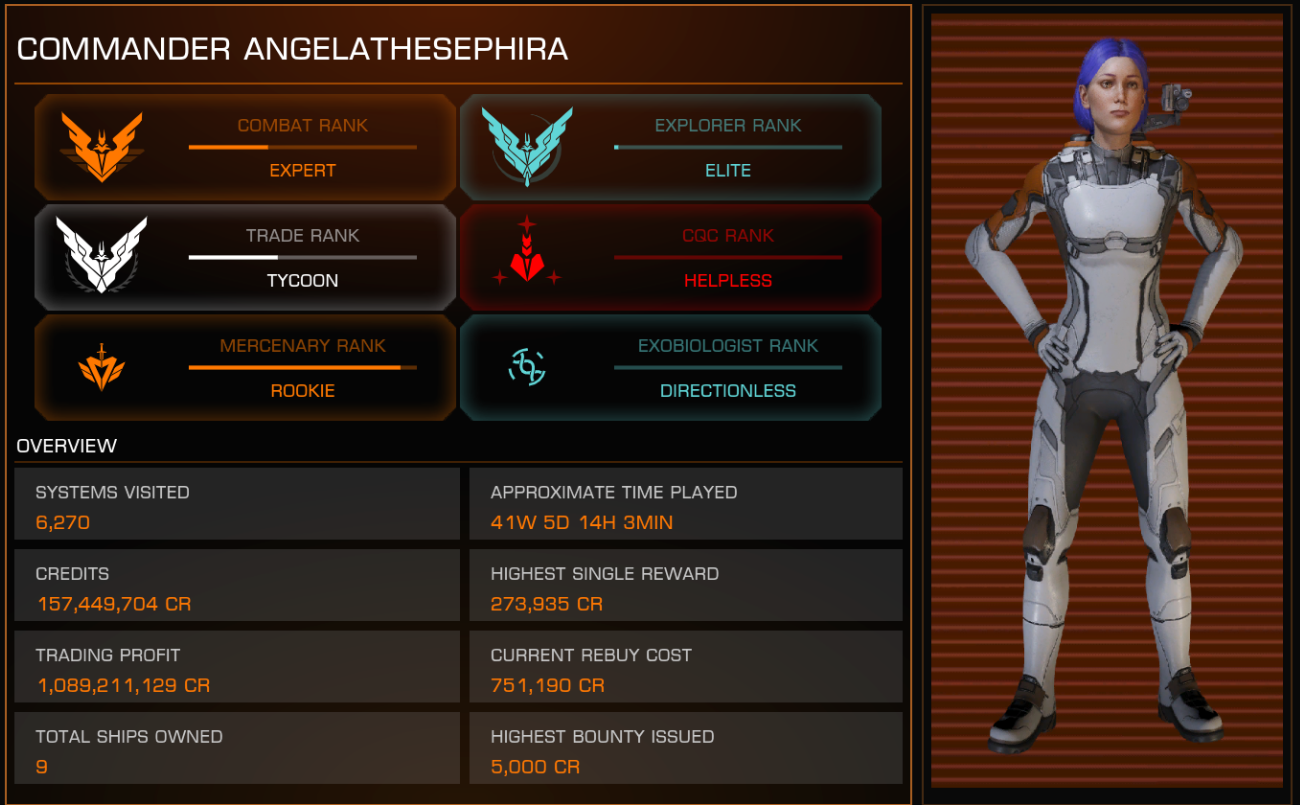Click the commander portrait preview

[x=1106, y=400]
